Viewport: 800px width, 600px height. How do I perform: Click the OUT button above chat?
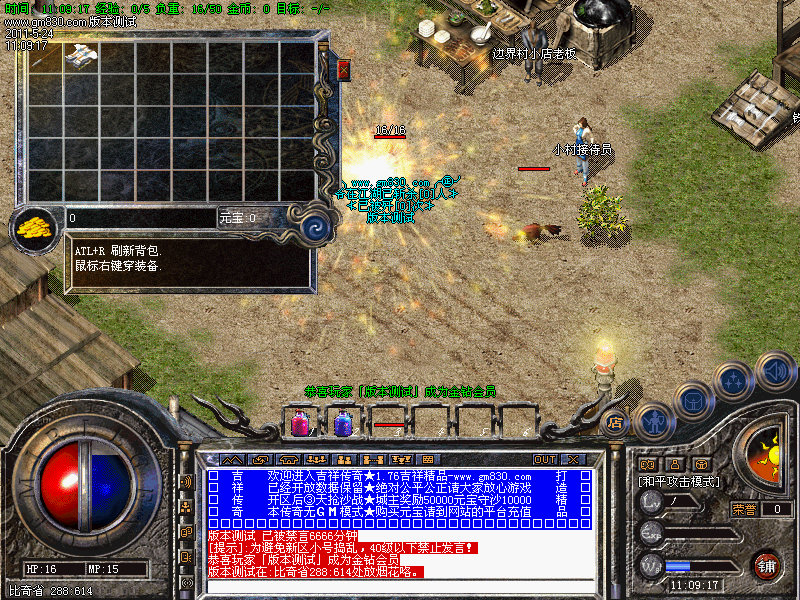(x=545, y=459)
